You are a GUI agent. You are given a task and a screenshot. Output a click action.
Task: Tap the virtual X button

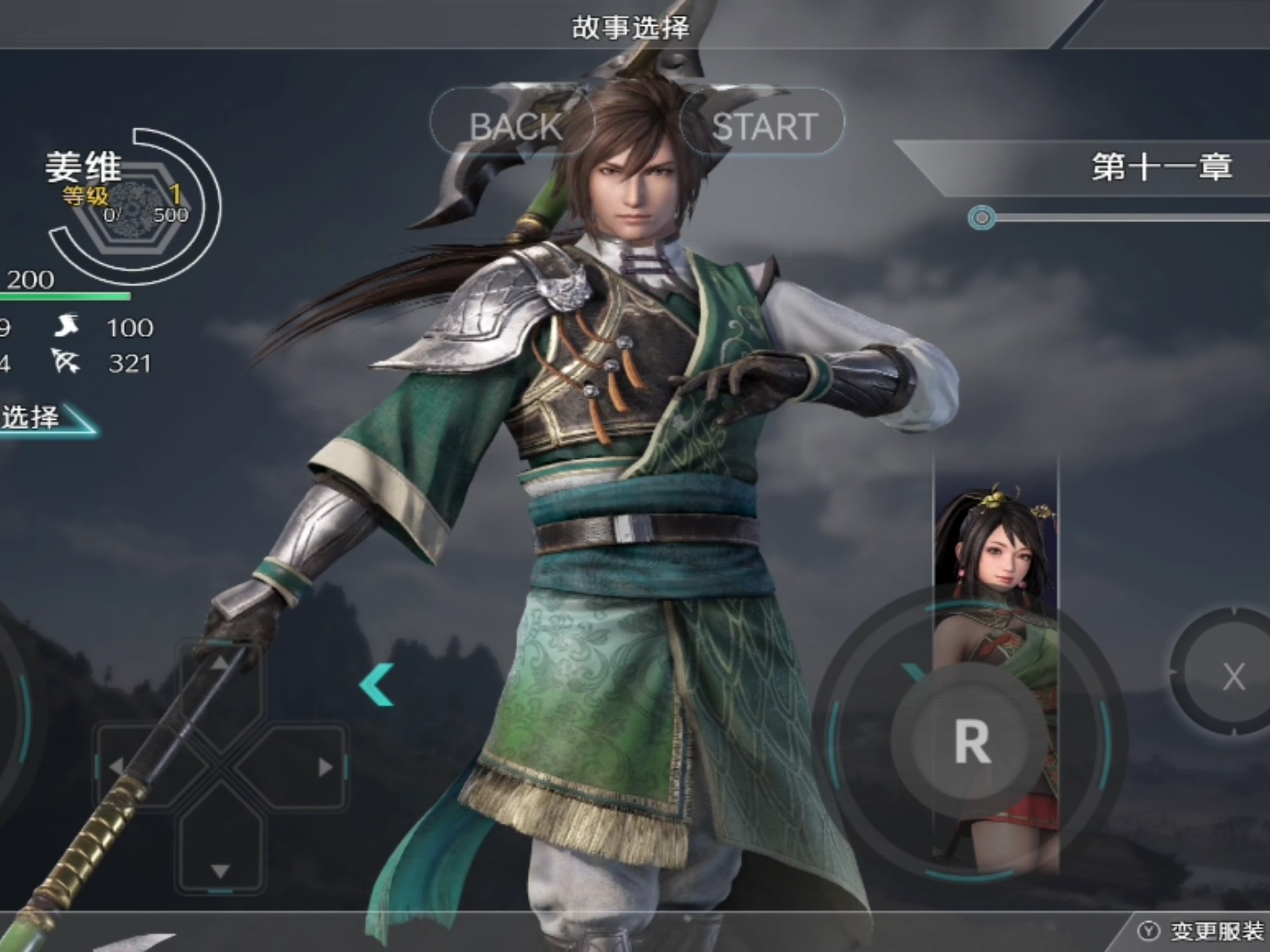pos(1232,676)
